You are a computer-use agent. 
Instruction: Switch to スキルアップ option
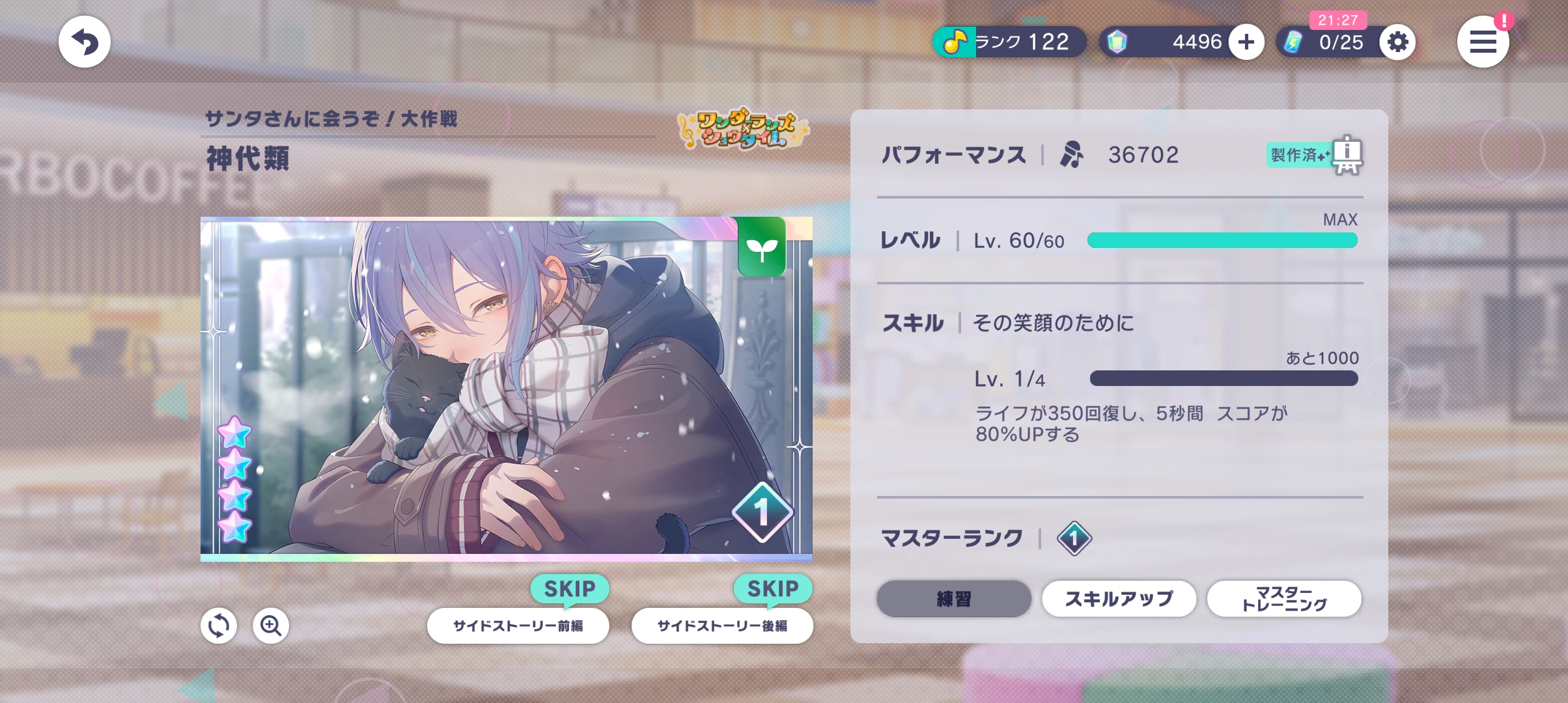click(x=1119, y=598)
